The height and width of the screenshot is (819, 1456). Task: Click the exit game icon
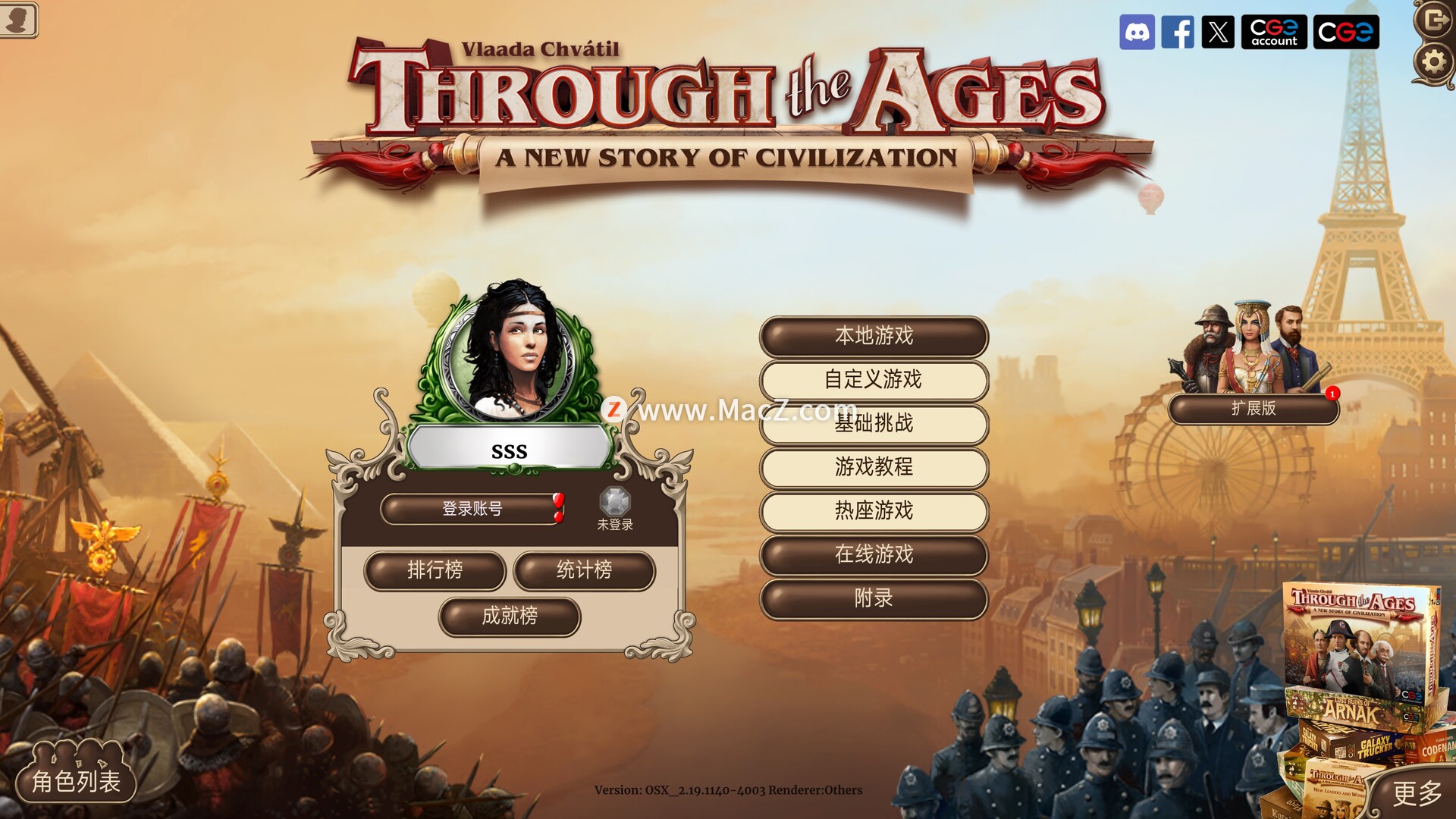tap(1435, 18)
